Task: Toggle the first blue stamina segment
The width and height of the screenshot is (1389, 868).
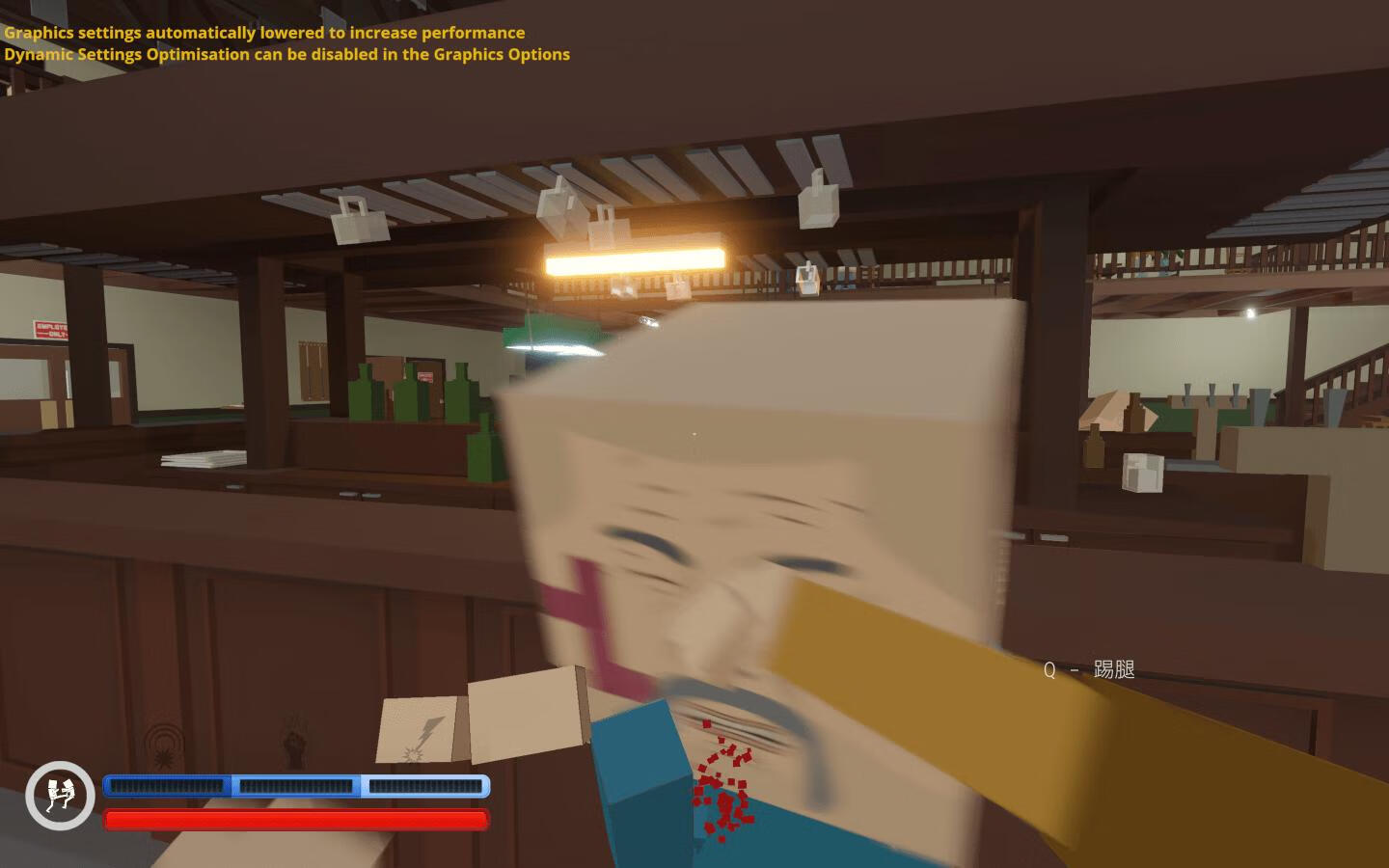Action: (x=166, y=786)
